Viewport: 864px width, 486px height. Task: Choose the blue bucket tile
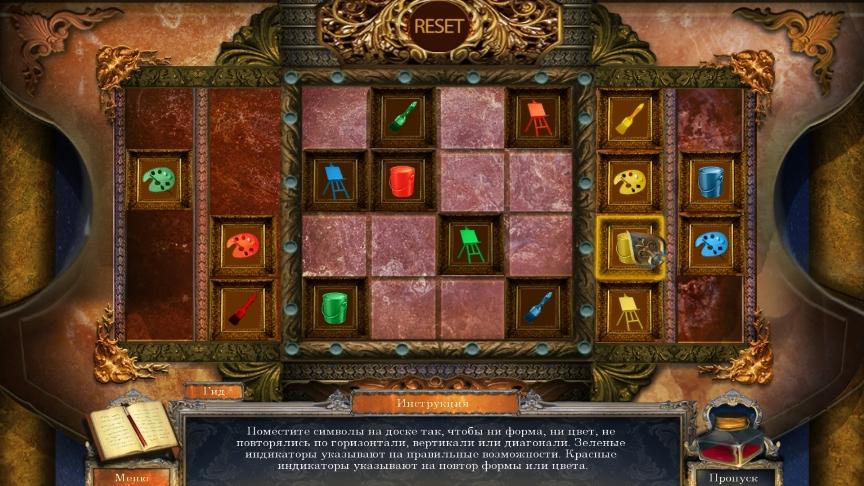pos(711,182)
